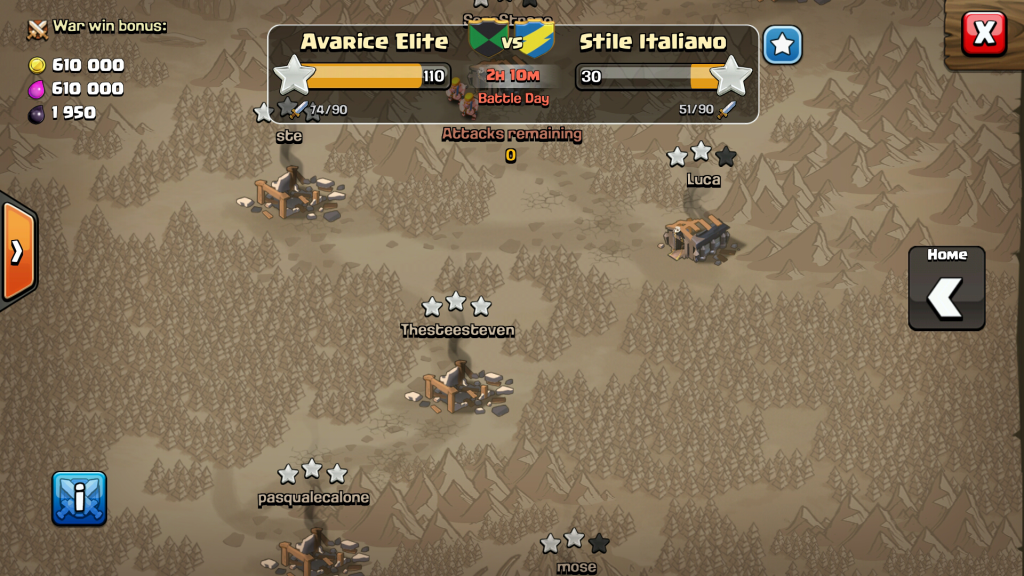Close the war map with red X
This screenshot has height=576, width=1024.
point(984,33)
